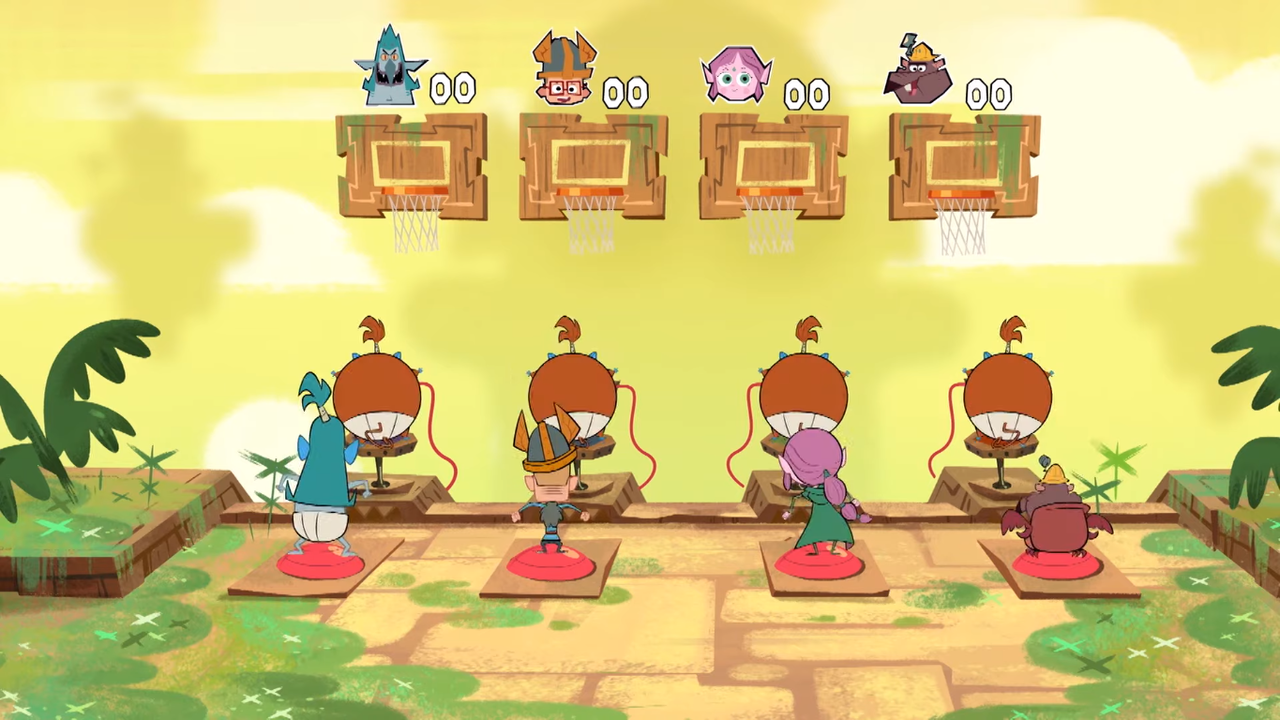
Task: Click the brown creature with hat portrait
Action: tap(918, 73)
